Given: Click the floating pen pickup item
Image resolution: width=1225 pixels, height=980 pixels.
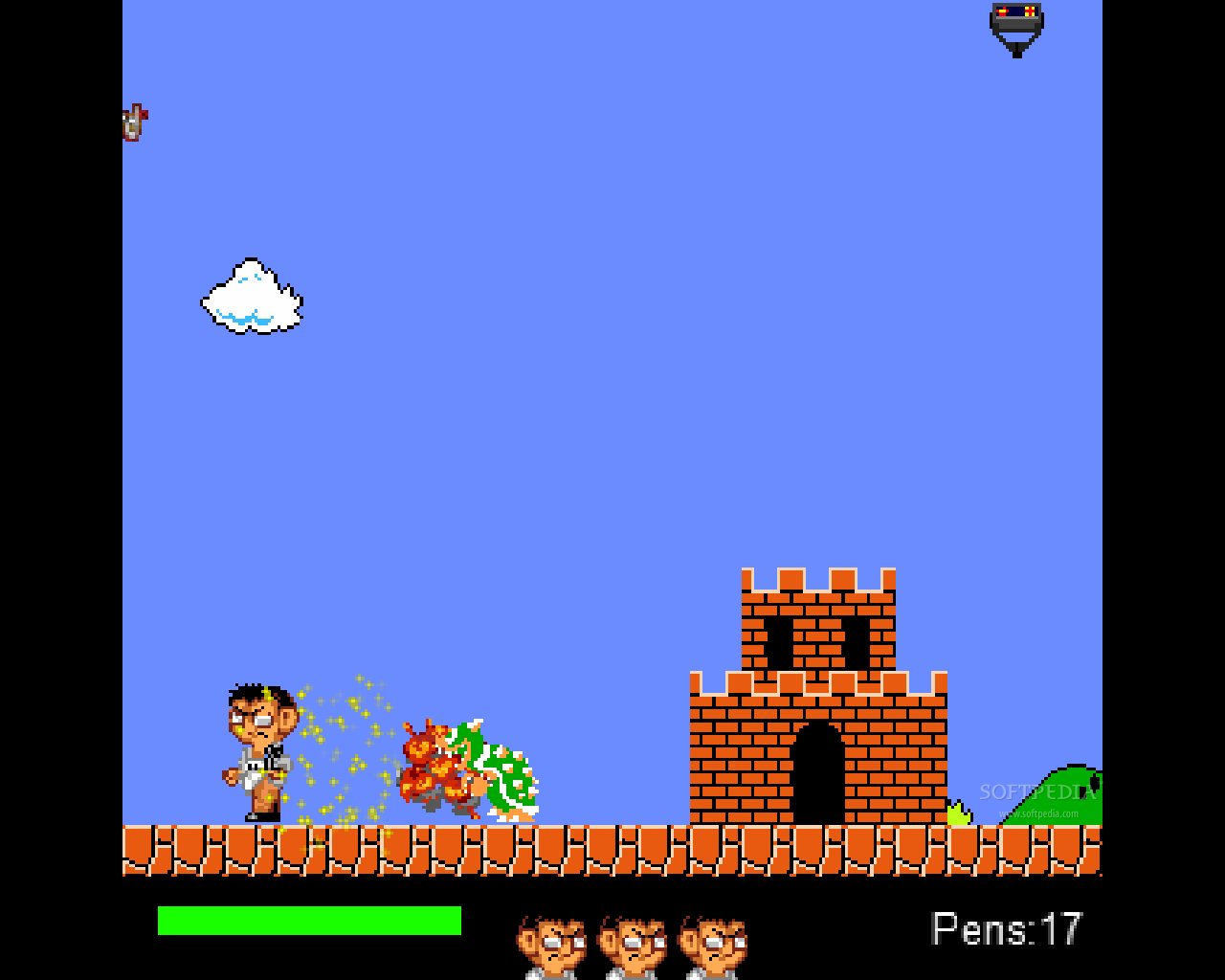Looking at the screenshot, I should point(134,122).
